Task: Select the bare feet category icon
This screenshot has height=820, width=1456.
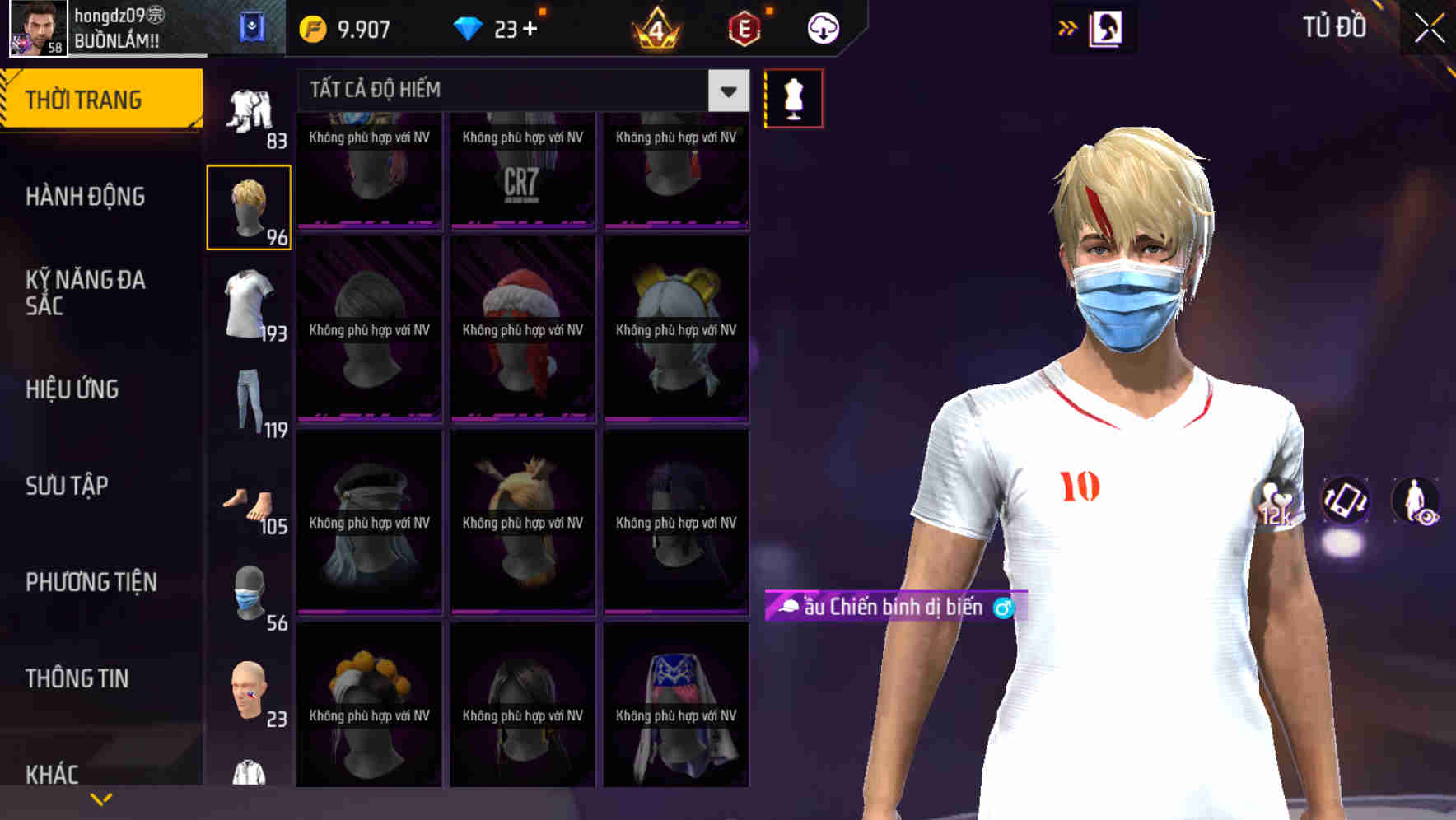Action: [x=249, y=502]
